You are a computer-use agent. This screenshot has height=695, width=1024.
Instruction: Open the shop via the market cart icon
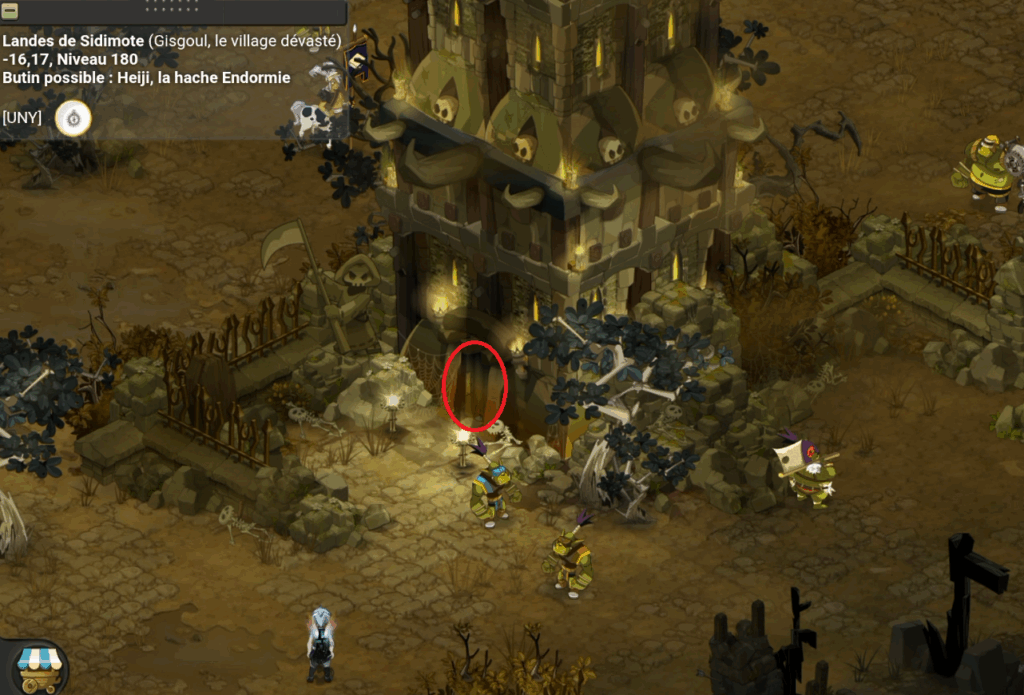(x=40, y=667)
